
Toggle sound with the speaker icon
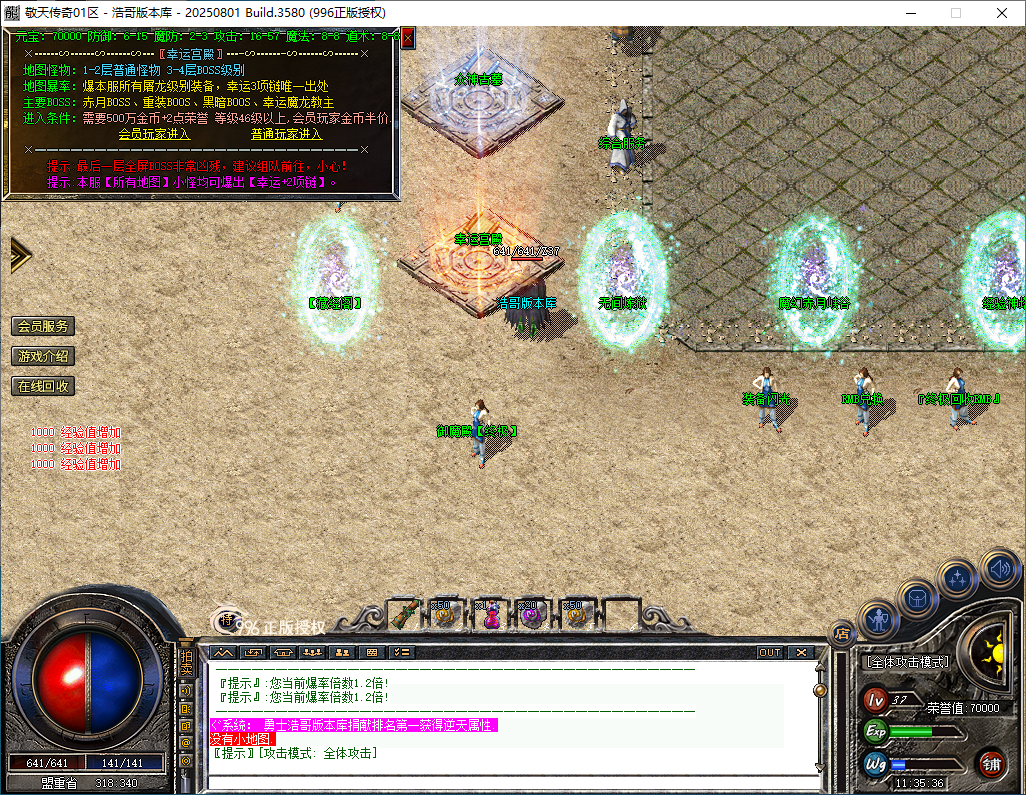pos(999,568)
